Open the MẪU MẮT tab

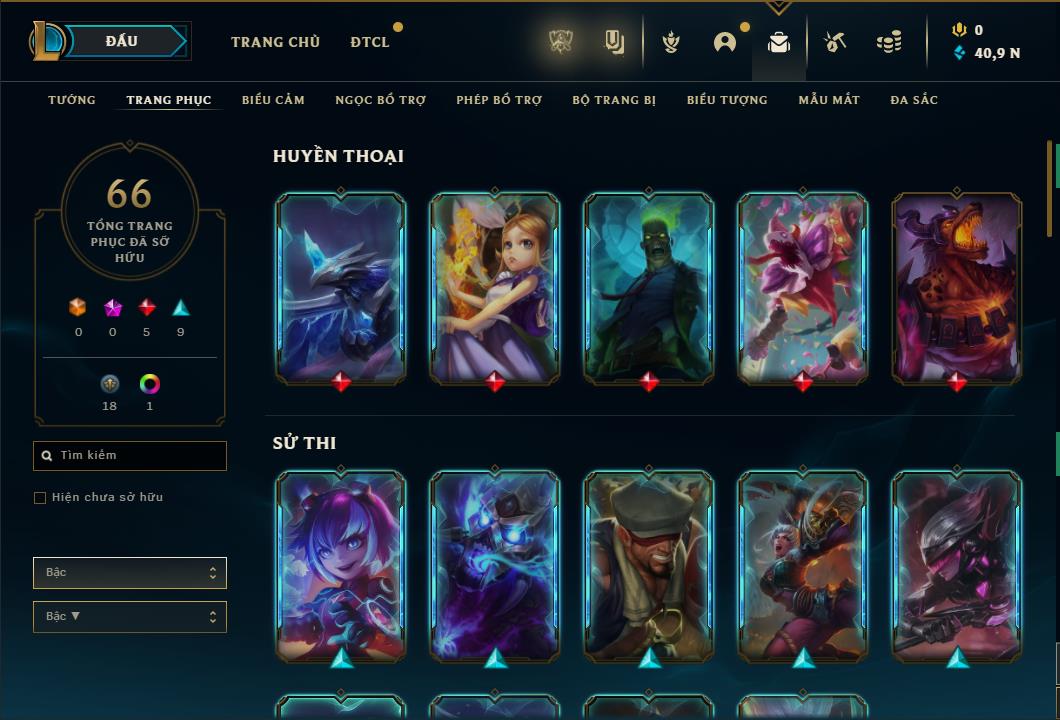(829, 100)
